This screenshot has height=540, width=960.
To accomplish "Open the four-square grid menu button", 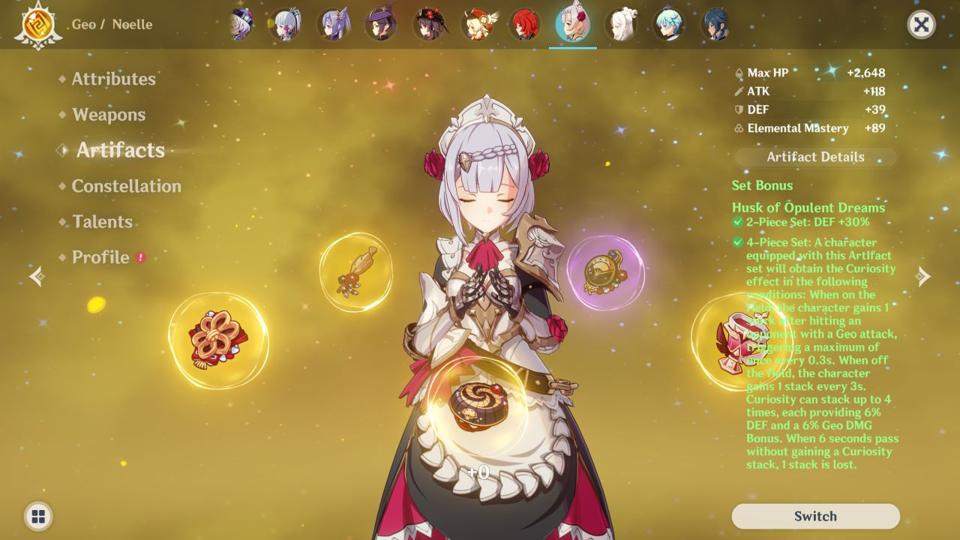I will click(x=38, y=516).
